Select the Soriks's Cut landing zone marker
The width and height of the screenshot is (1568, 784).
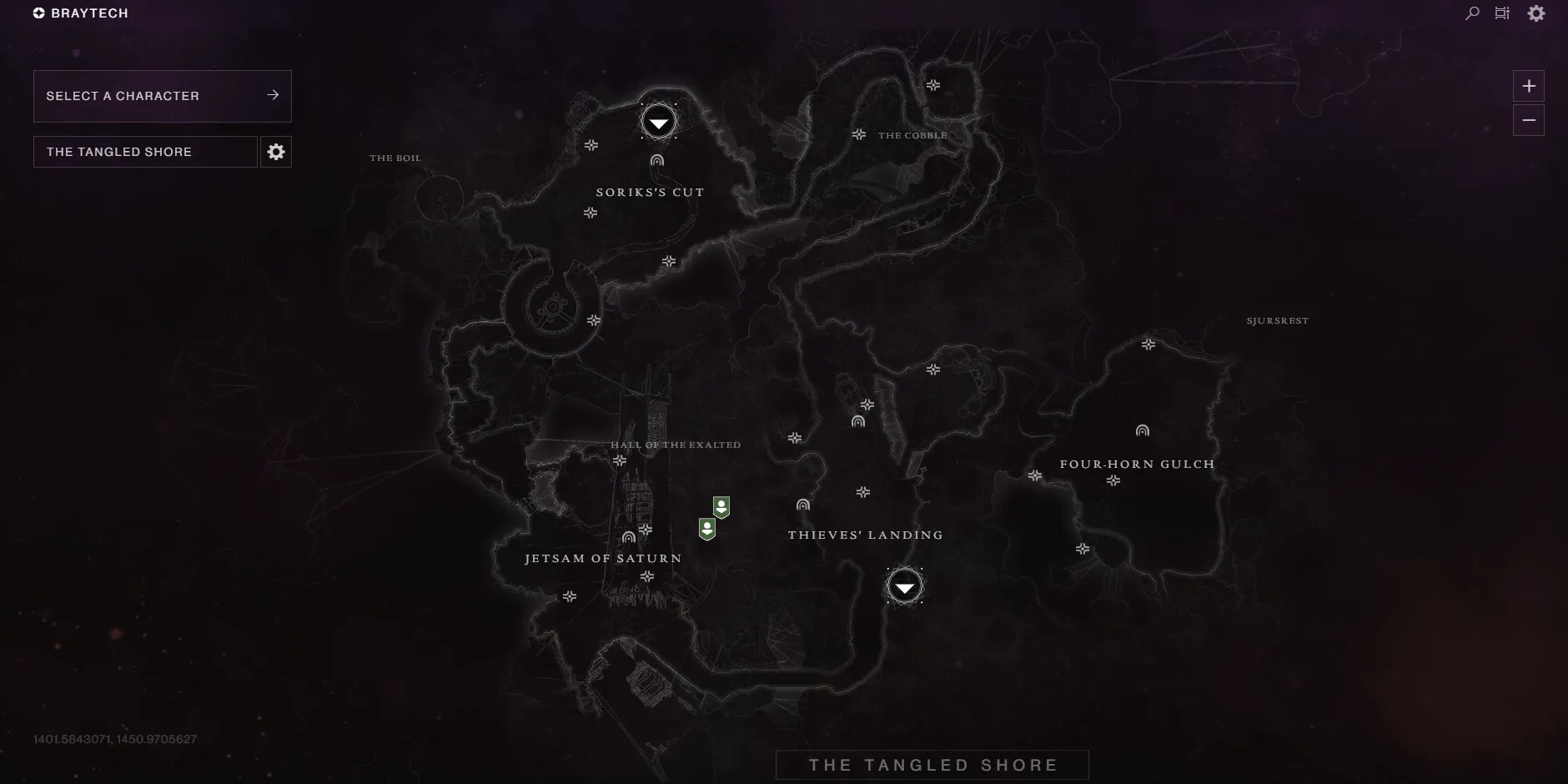658,122
